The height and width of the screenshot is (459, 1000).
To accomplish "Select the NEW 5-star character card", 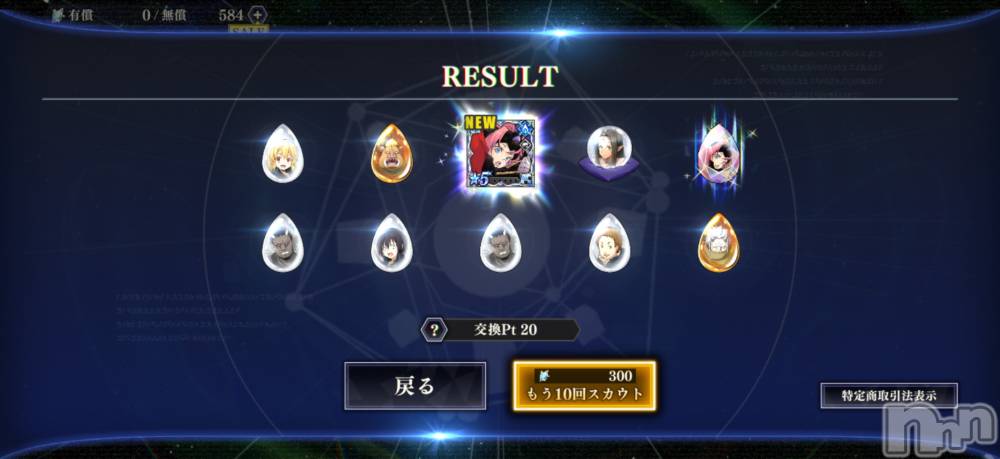I will pyautogui.click(x=499, y=154).
